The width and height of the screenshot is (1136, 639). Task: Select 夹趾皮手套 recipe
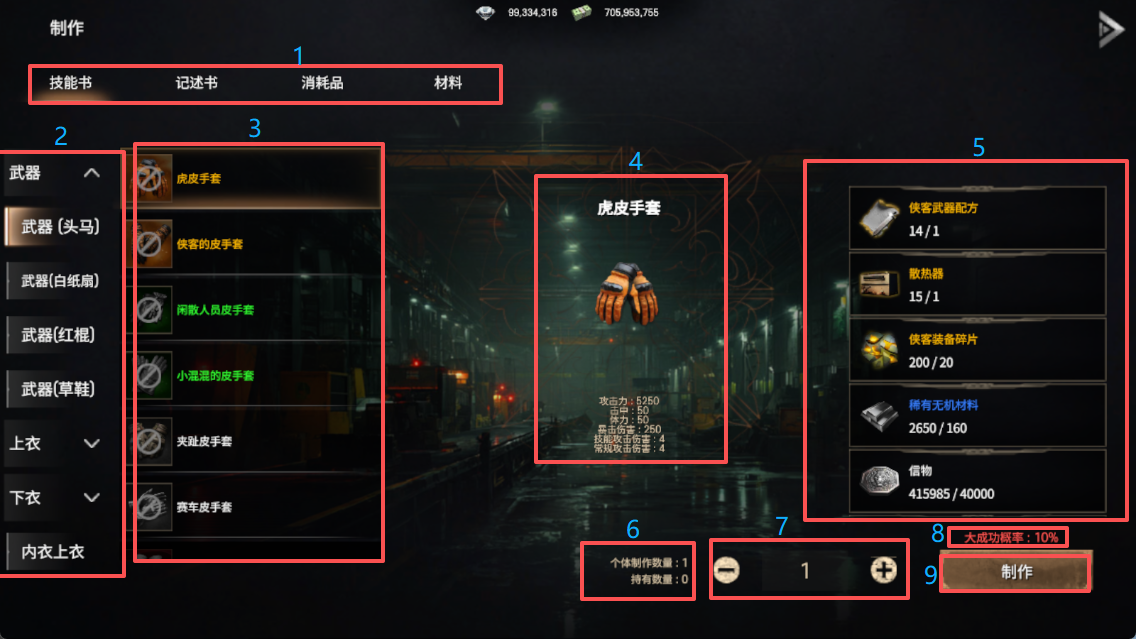coord(256,441)
